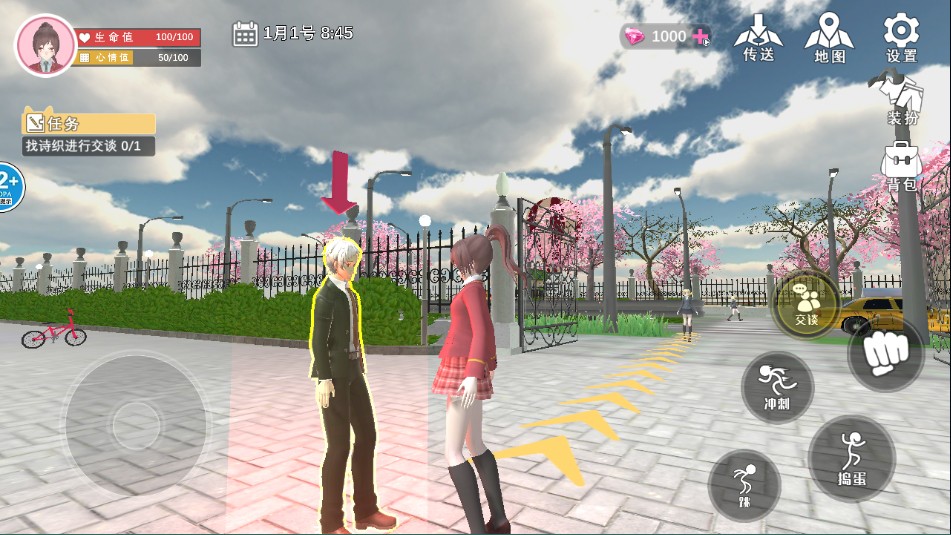Open the 装扮 outfit menu
951x535 pixels.
tap(901, 100)
